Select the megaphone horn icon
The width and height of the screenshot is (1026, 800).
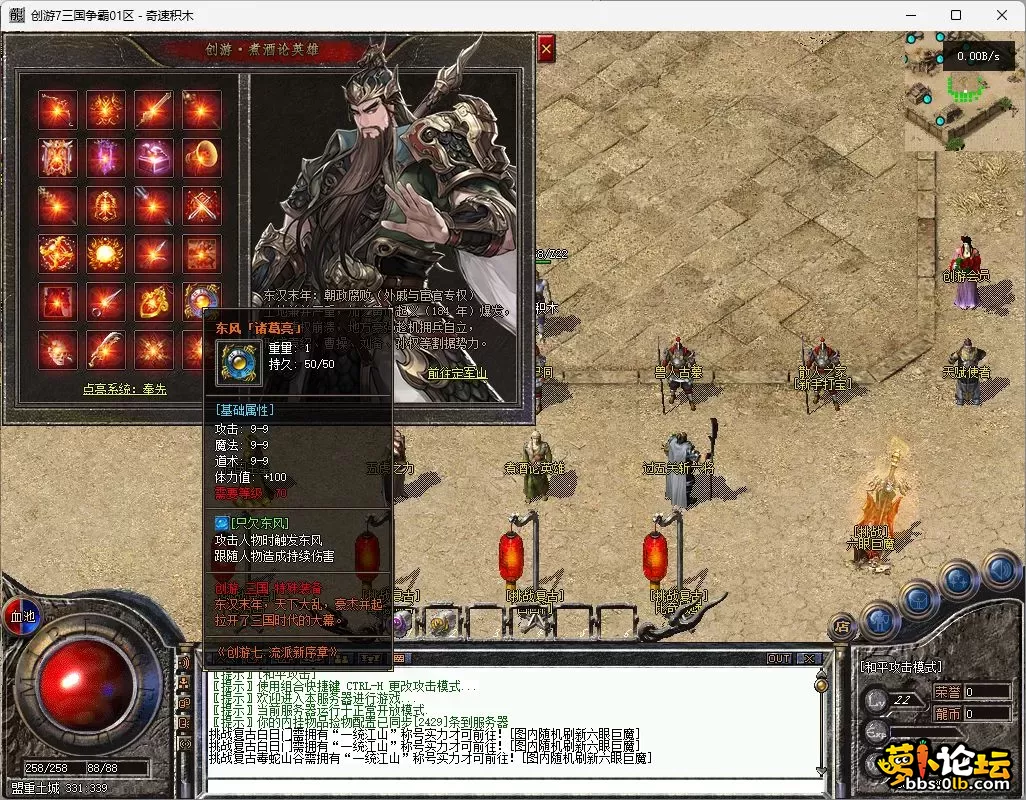pyautogui.click(x=202, y=156)
